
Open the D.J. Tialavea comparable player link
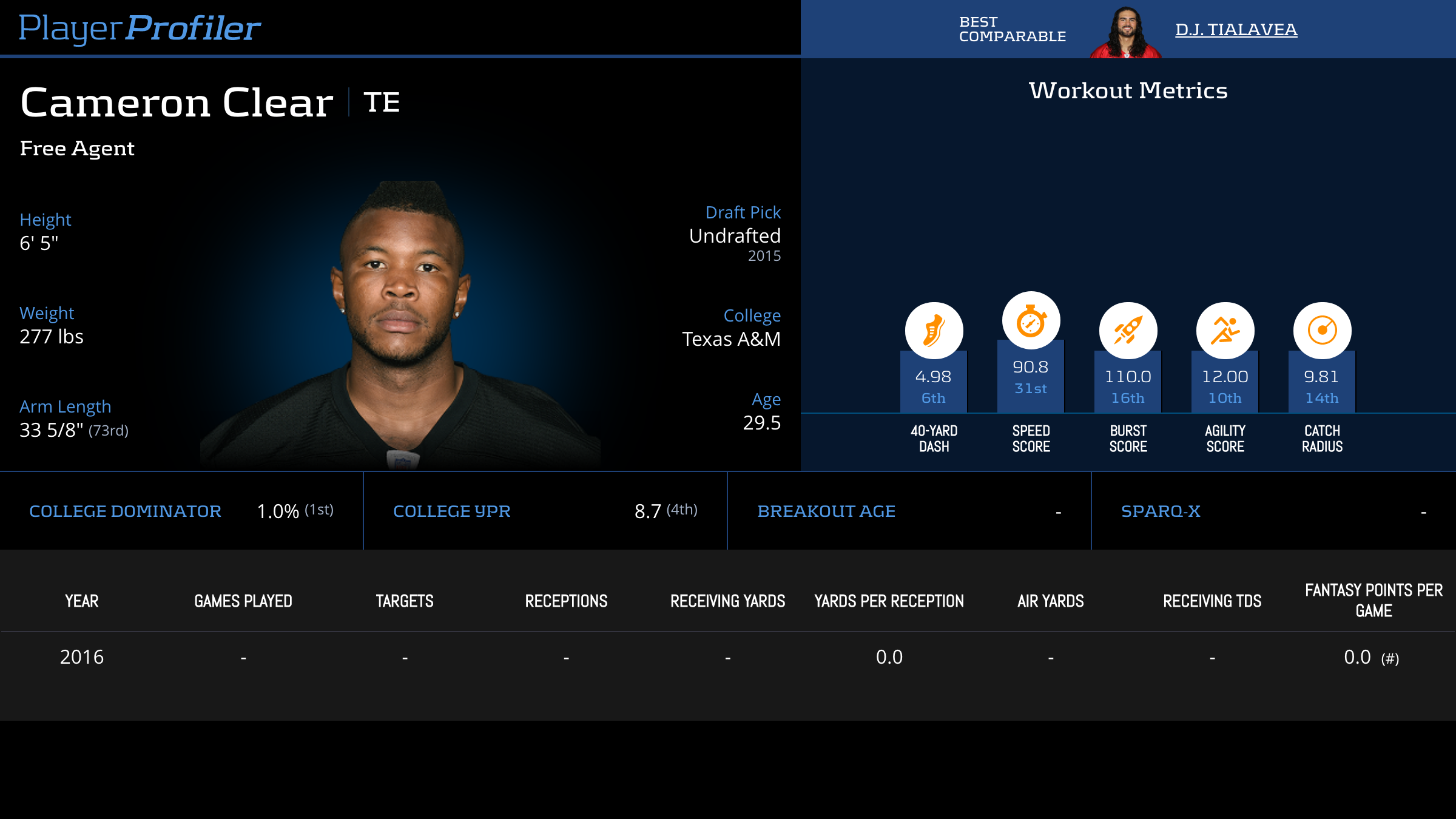tap(1236, 29)
